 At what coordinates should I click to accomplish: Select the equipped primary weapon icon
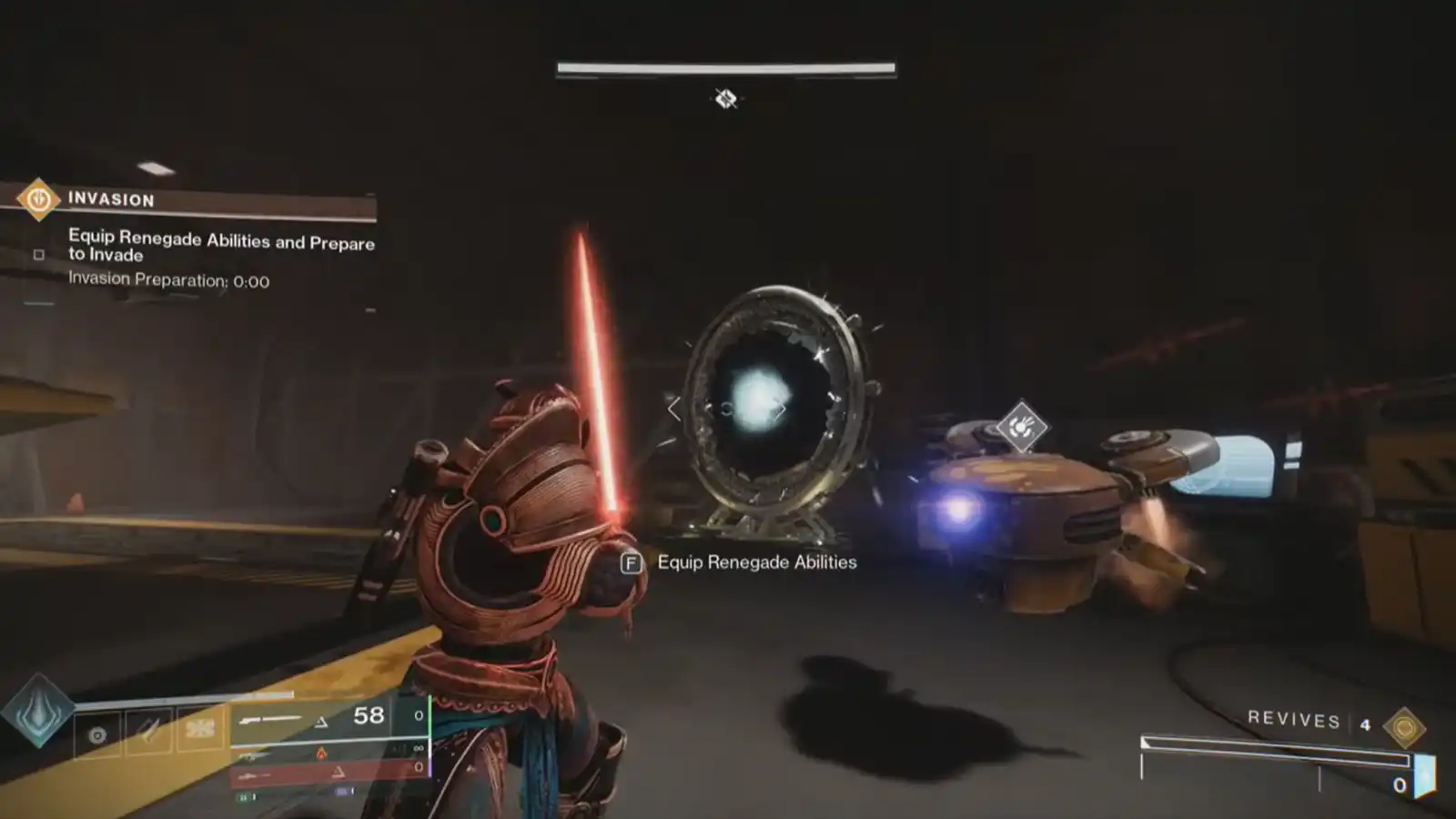click(272, 718)
